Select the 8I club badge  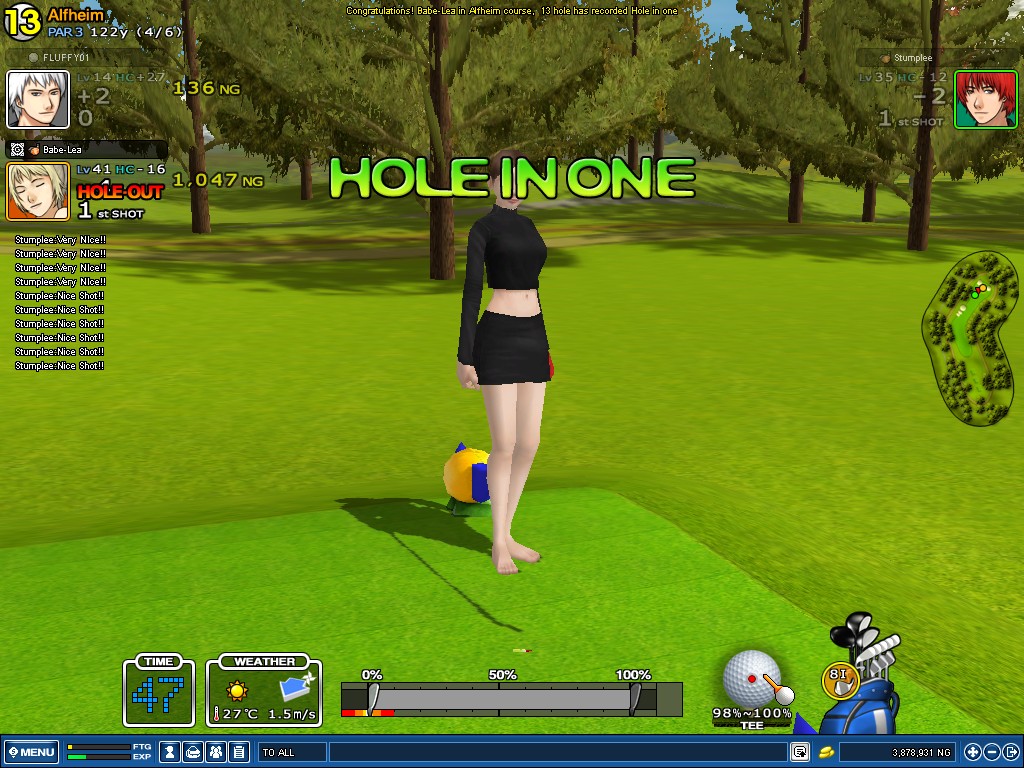(x=840, y=679)
